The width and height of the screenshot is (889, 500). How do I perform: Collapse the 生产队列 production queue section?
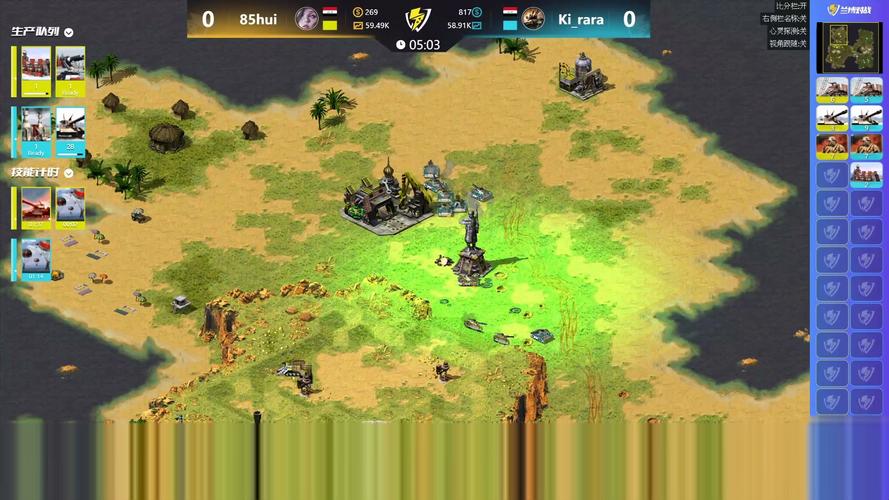click(69, 32)
